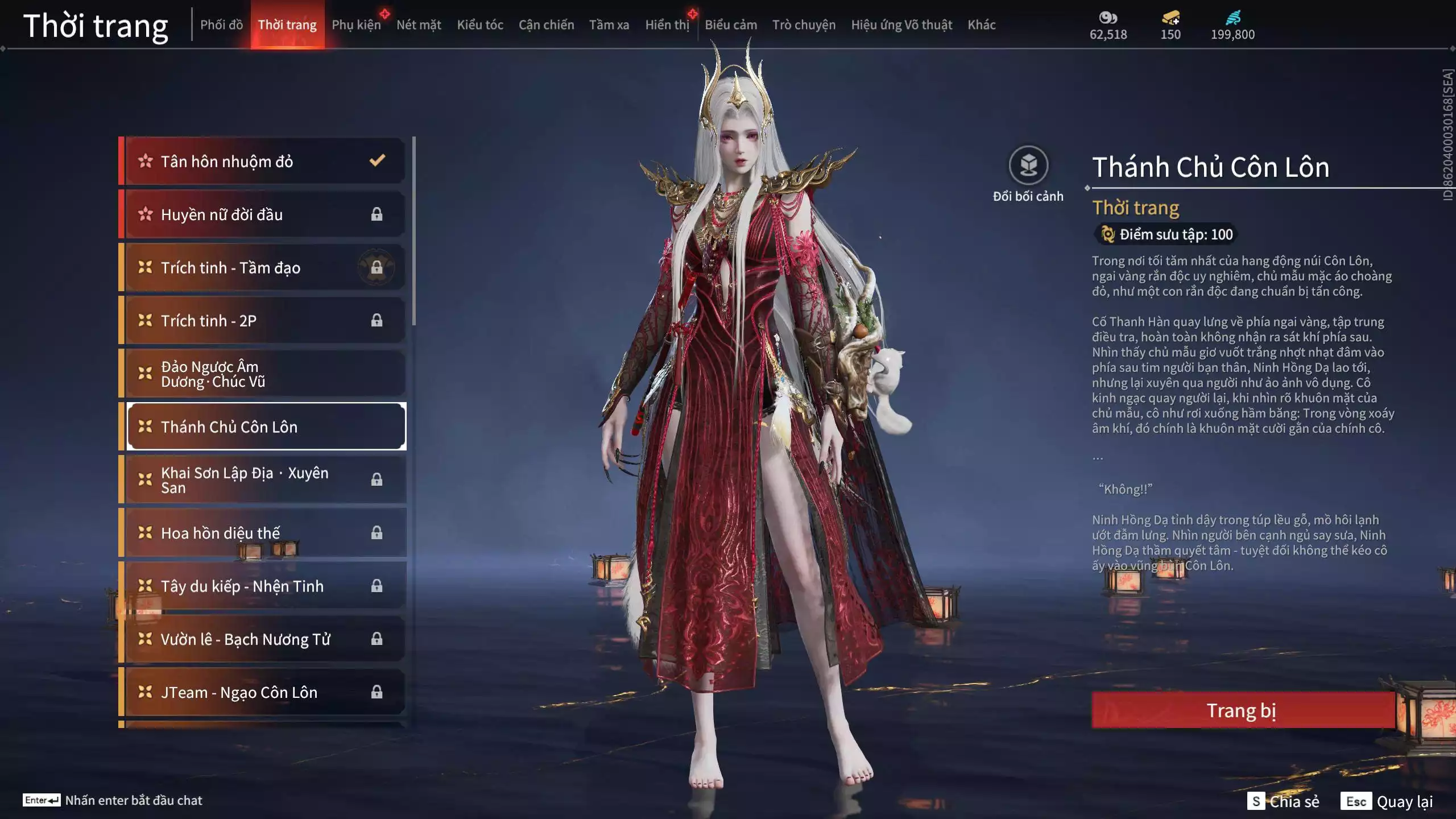This screenshot has height=819, width=1456.
Task: Open the Biểu cảm tab
Action: click(x=731, y=25)
